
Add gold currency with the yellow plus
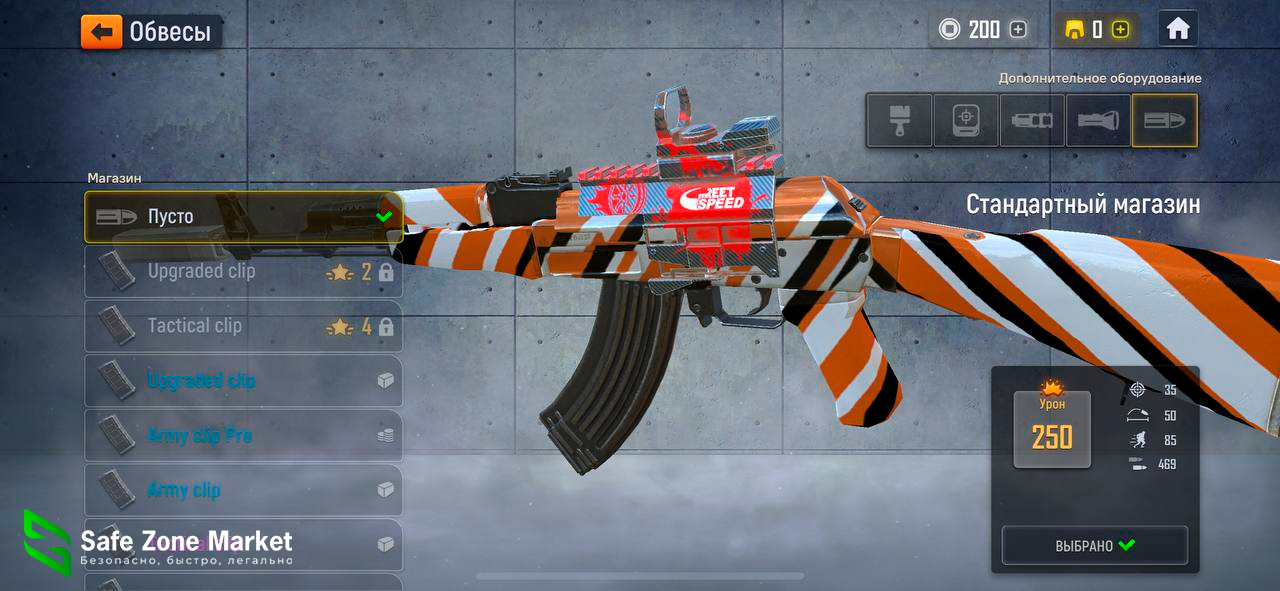[x=1120, y=30]
